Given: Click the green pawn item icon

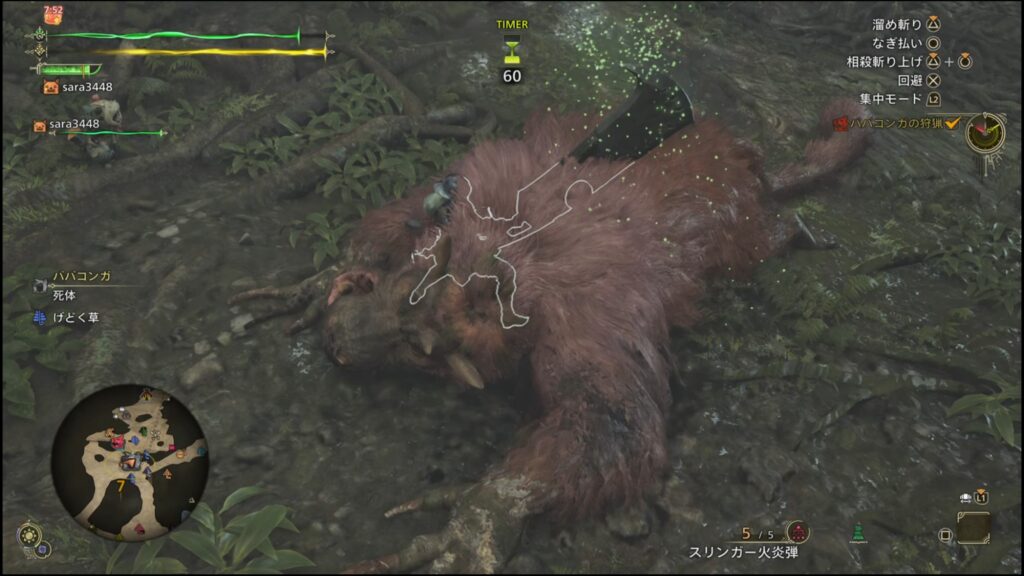Looking at the screenshot, I should [x=857, y=532].
